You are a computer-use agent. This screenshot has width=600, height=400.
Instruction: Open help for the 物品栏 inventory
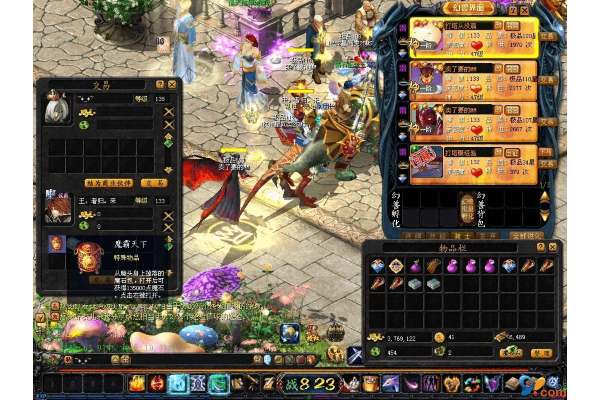(x=540, y=246)
